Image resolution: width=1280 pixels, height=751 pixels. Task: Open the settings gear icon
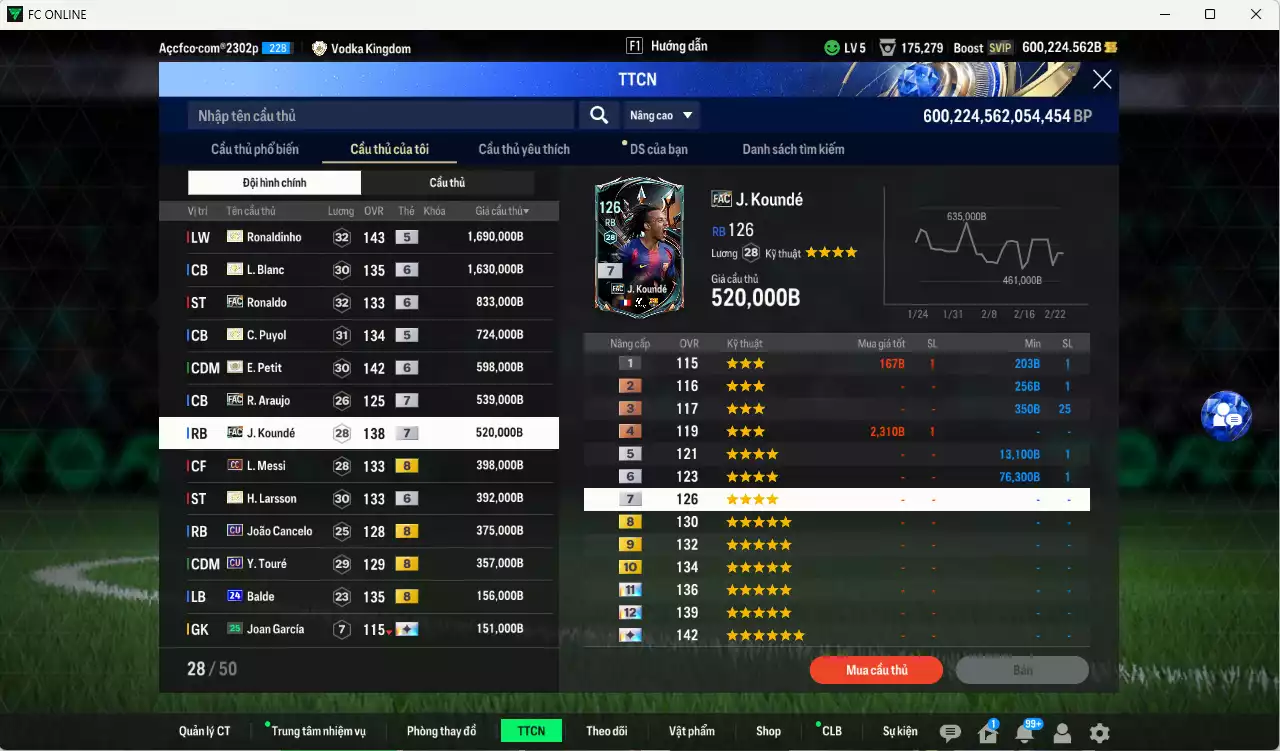[x=1100, y=732]
